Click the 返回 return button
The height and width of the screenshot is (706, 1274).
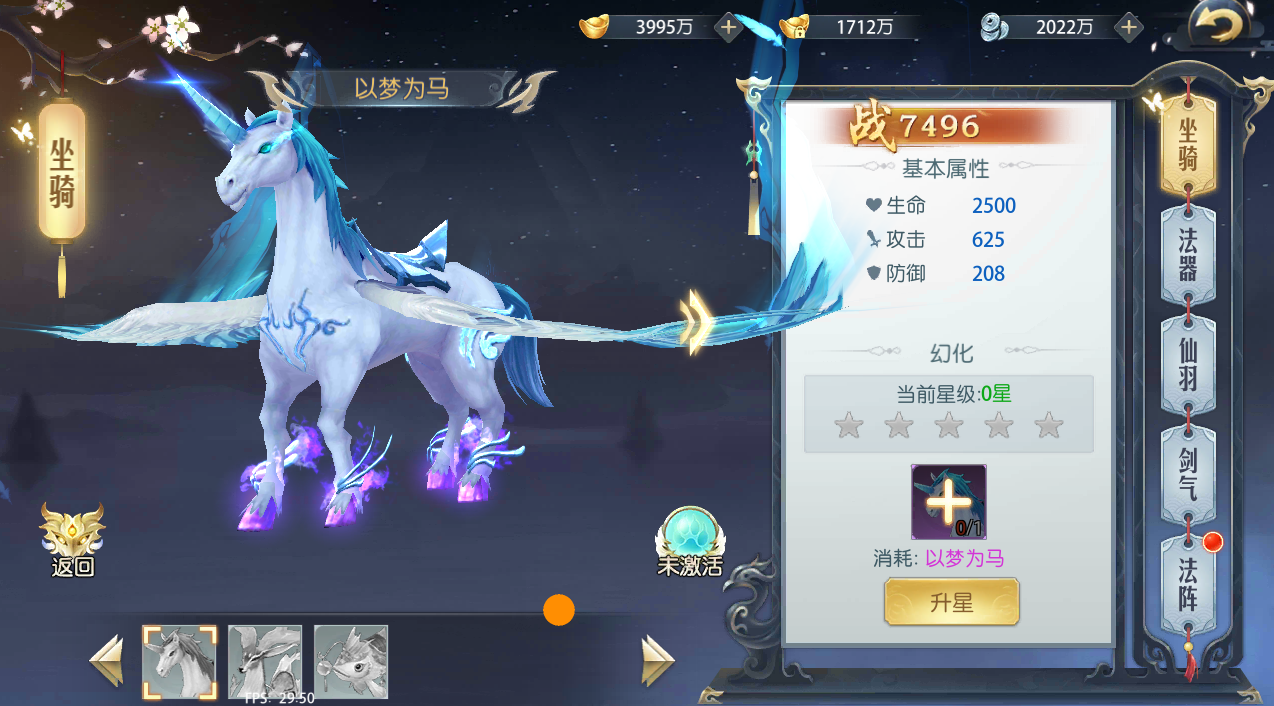point(72,541)
